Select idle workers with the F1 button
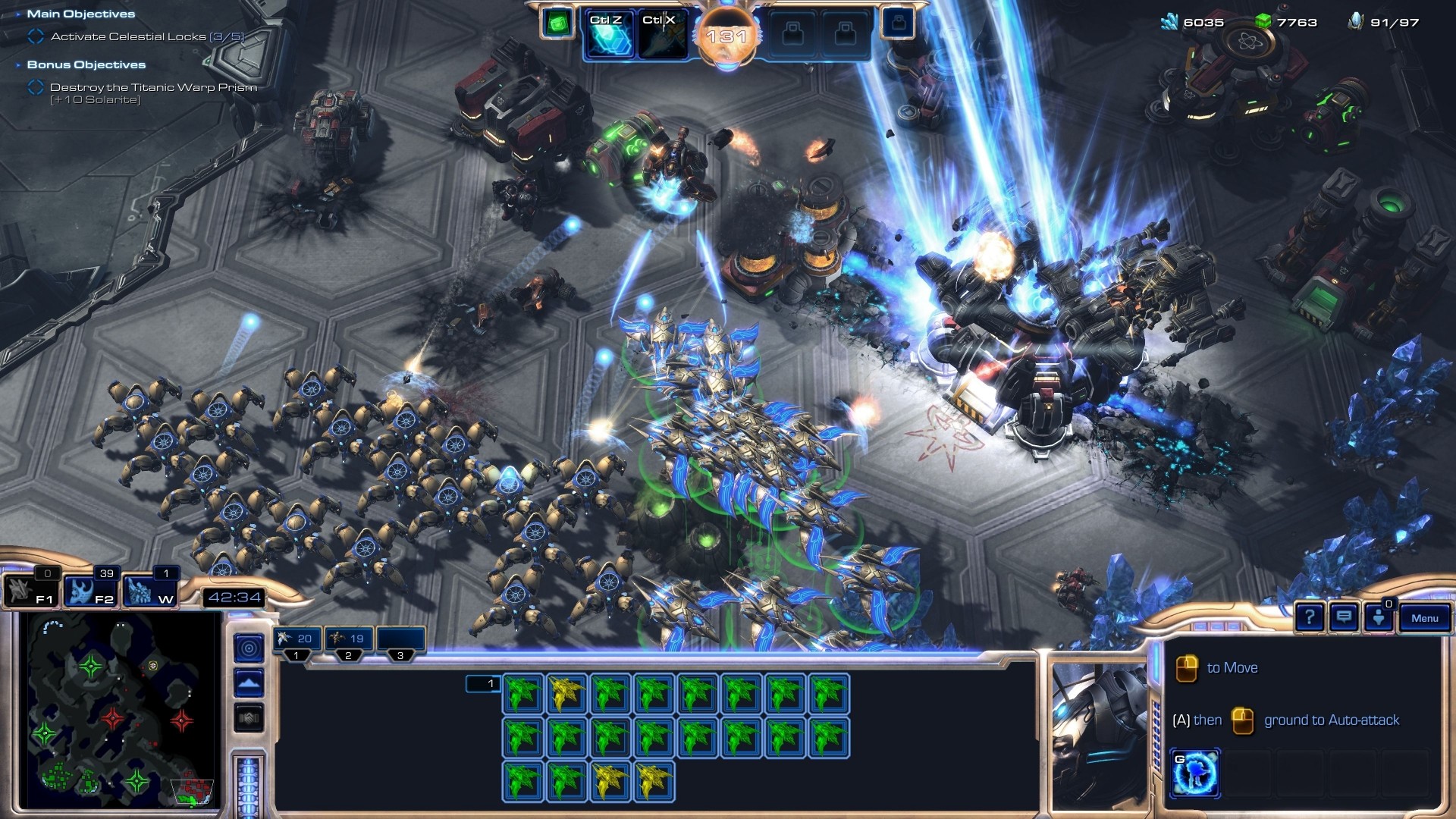Screen dimensions: 1456x819 click(30, 591)
